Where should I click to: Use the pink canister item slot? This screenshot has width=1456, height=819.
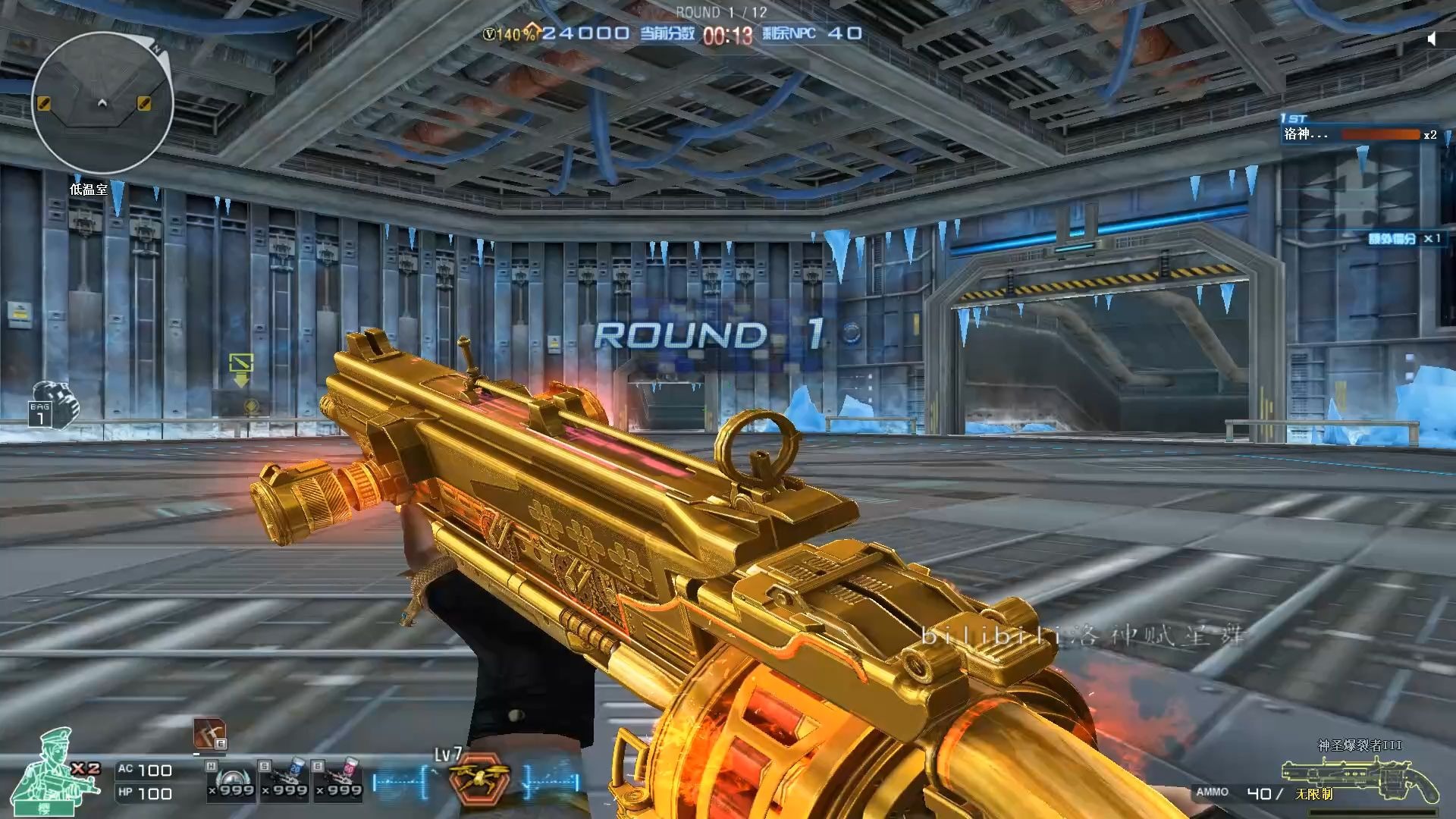pos(339,780)
